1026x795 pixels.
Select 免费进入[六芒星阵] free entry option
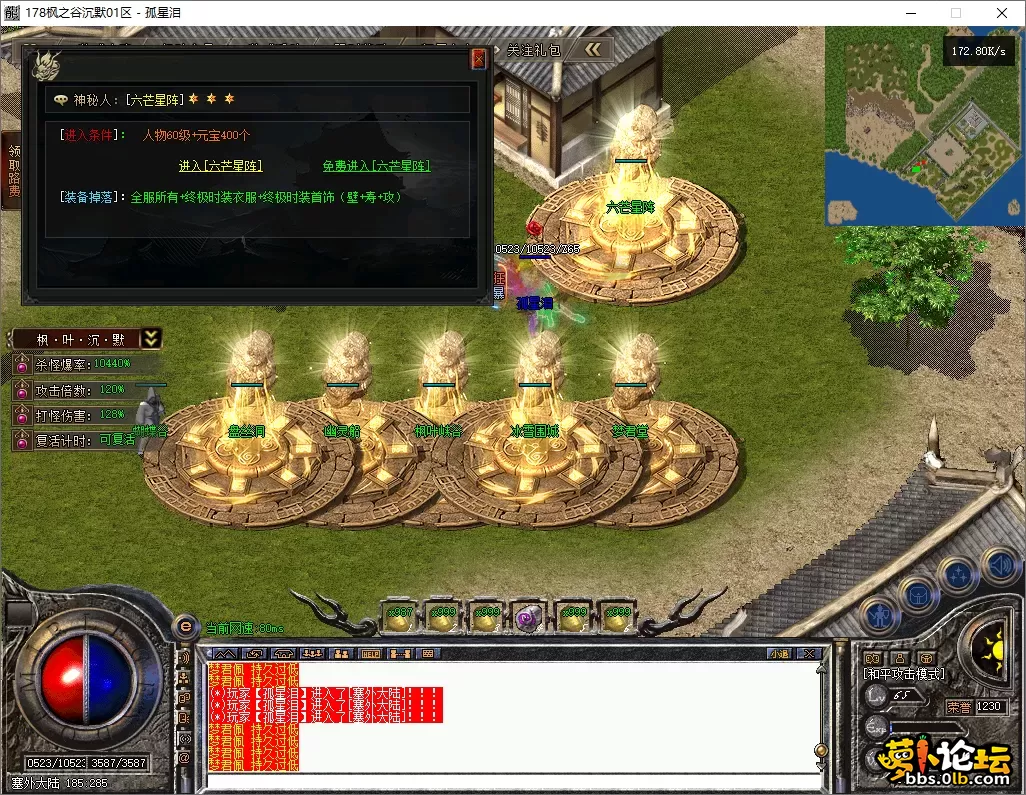(376, 166)
